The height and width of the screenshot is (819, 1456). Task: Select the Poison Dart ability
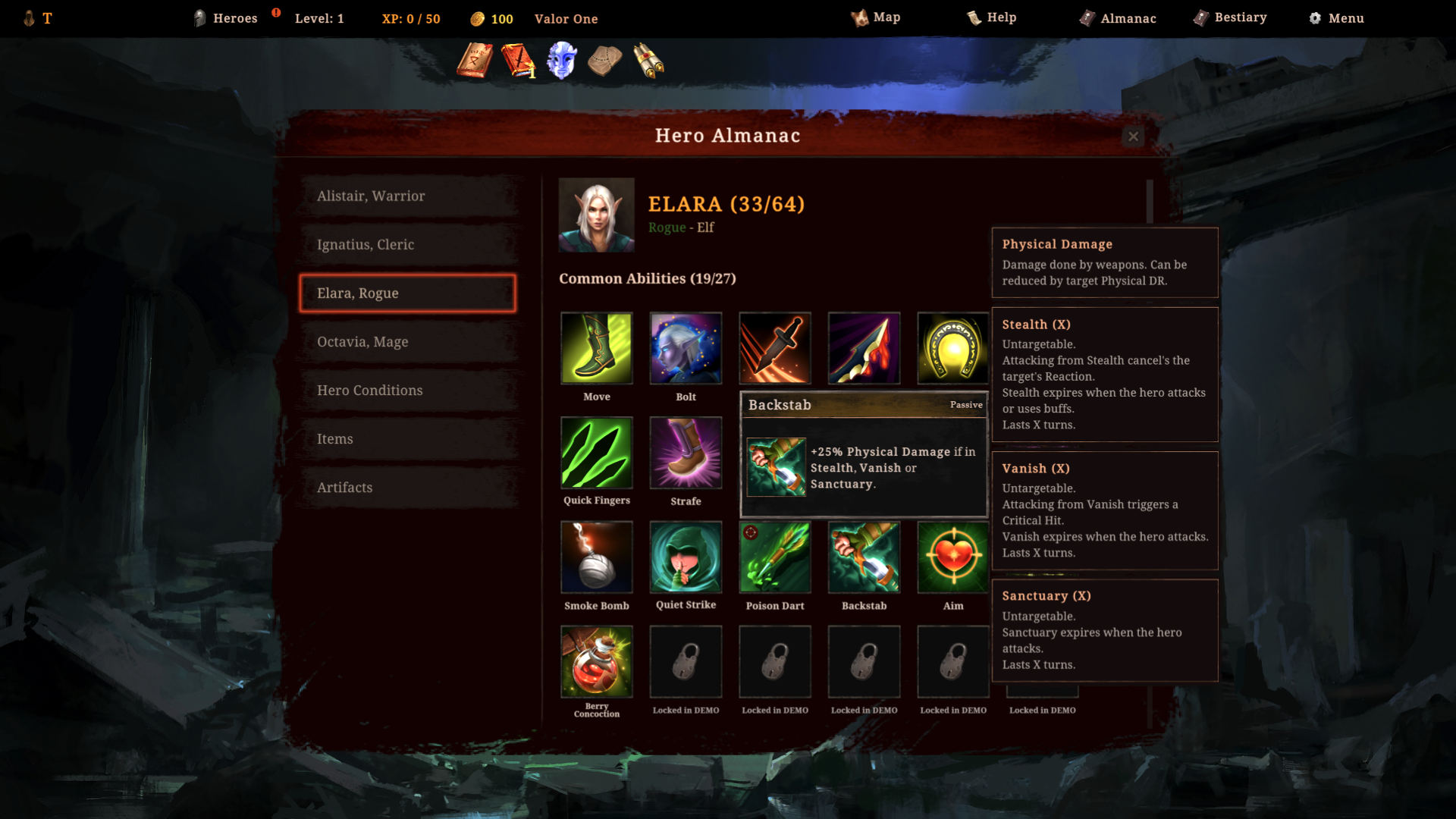point(774,557)
